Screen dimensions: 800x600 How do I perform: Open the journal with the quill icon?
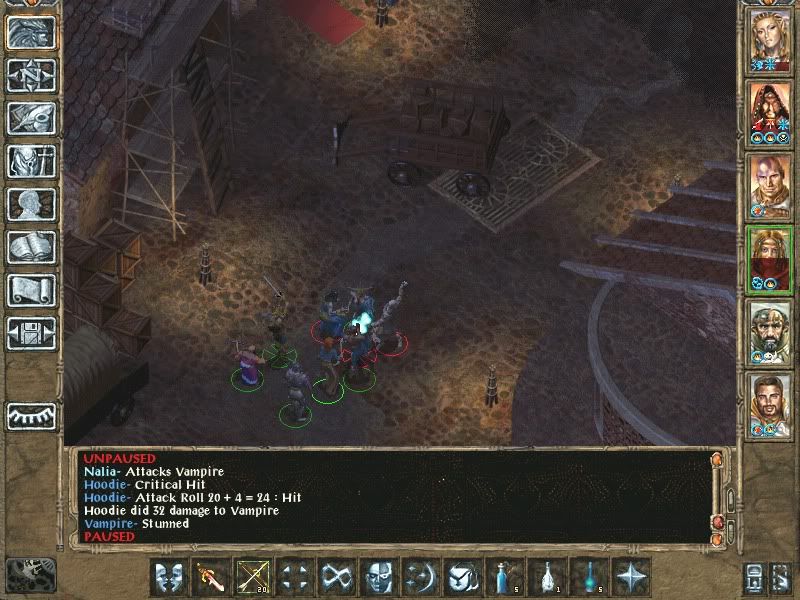click(x=31, y=118)
